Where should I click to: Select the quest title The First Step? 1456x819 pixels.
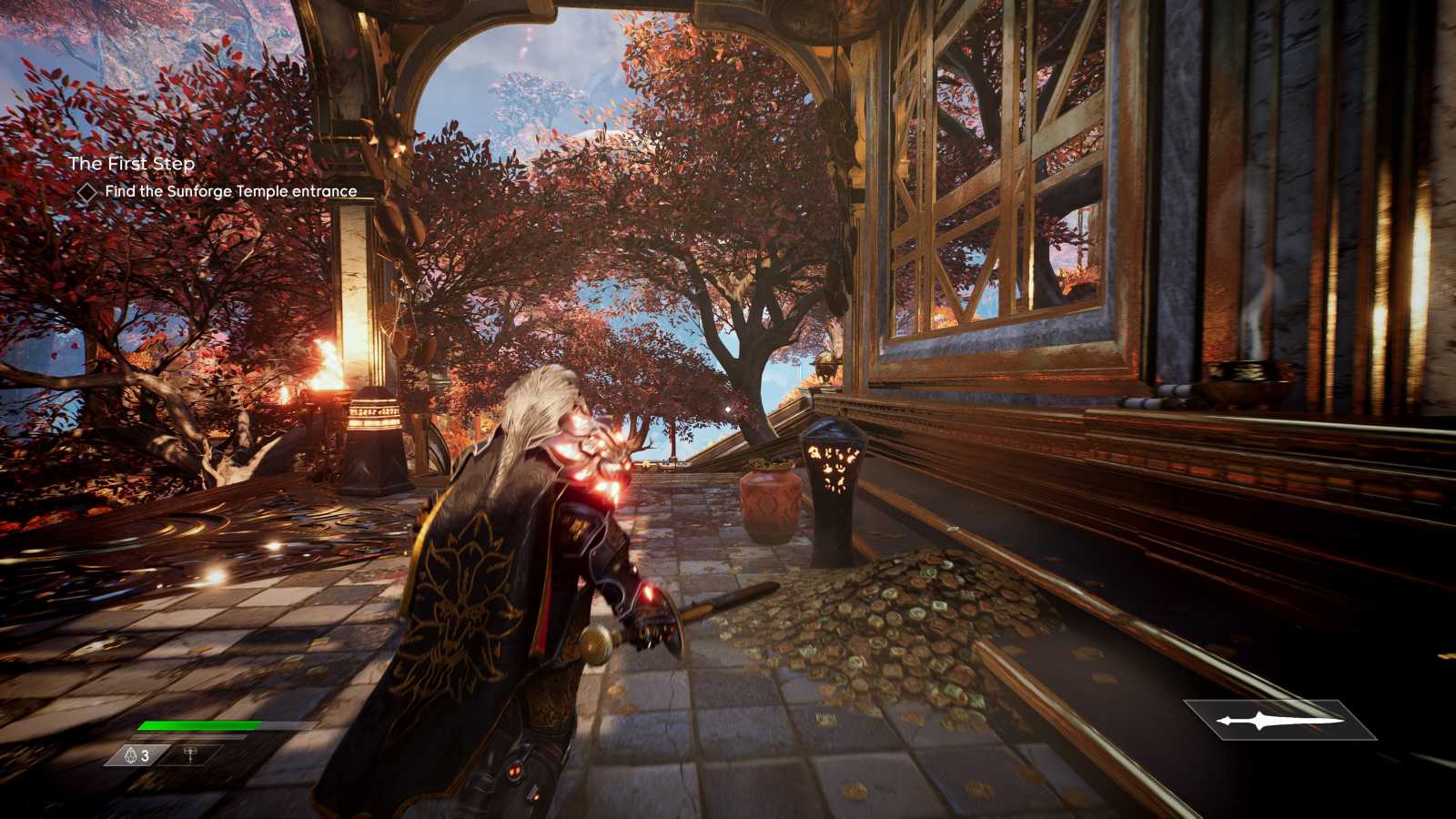pyautogui.click(x=135, y=165)
